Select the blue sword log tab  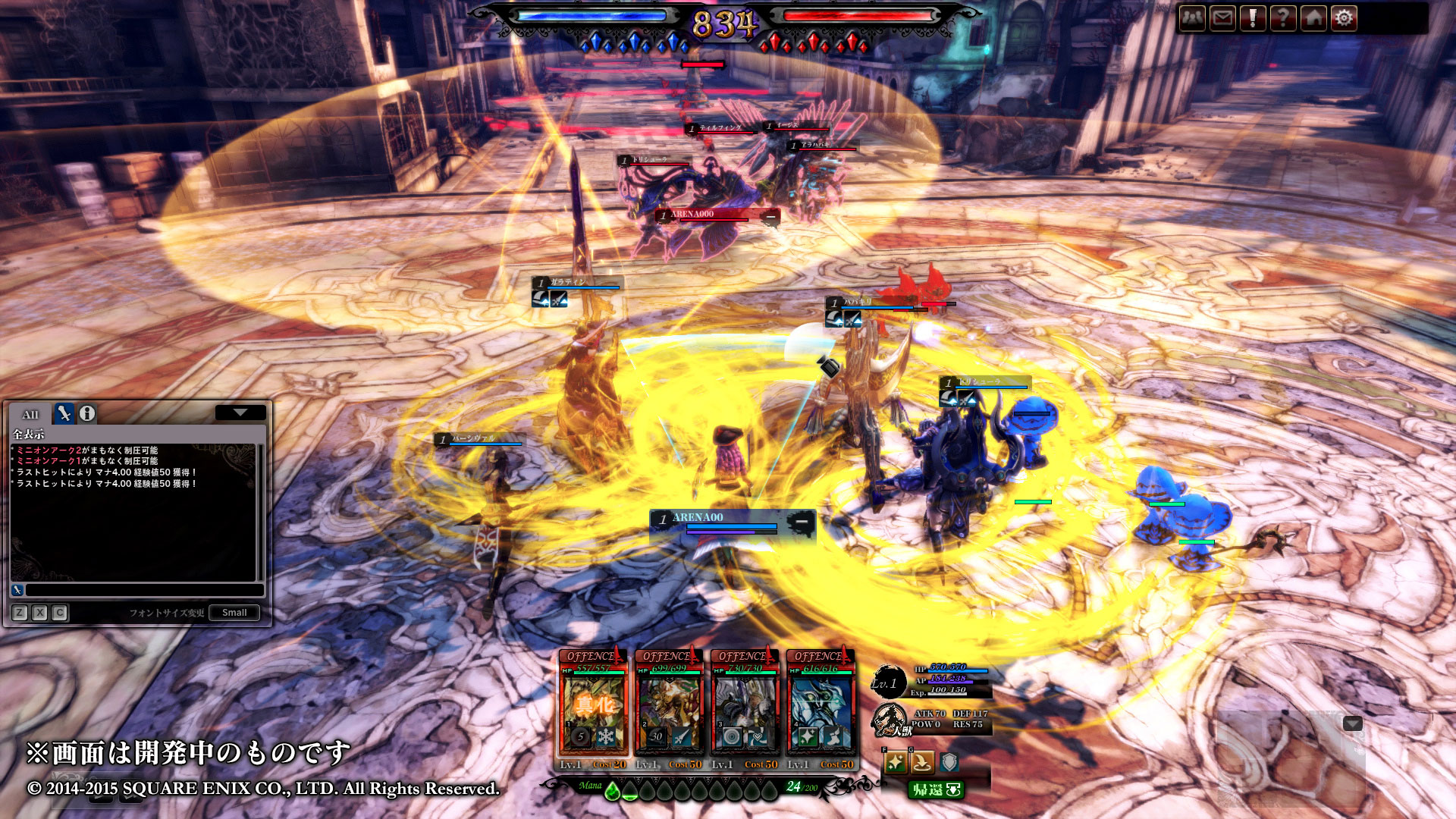tap(64, 413)
